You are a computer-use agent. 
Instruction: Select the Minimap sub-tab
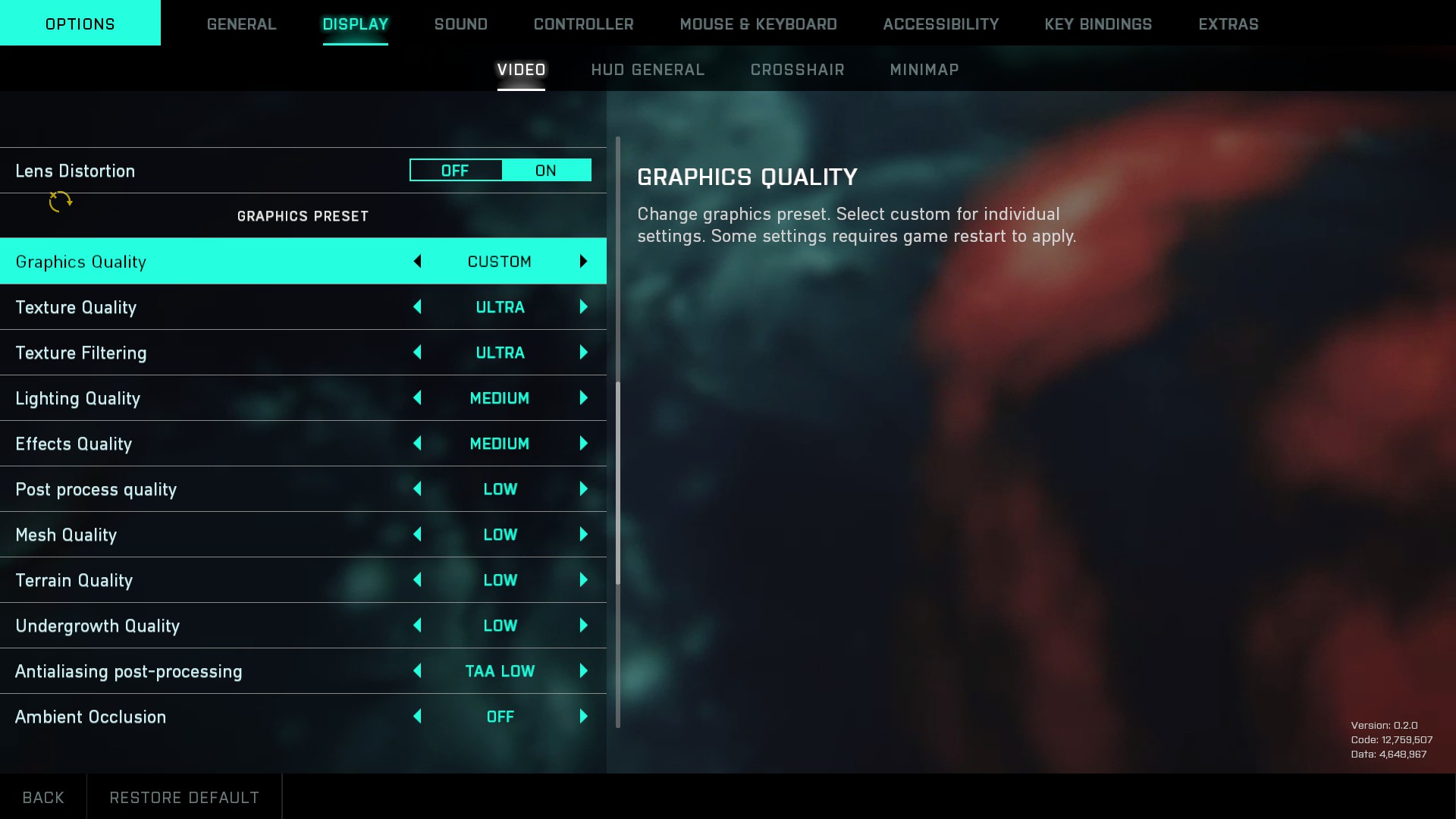924,70
